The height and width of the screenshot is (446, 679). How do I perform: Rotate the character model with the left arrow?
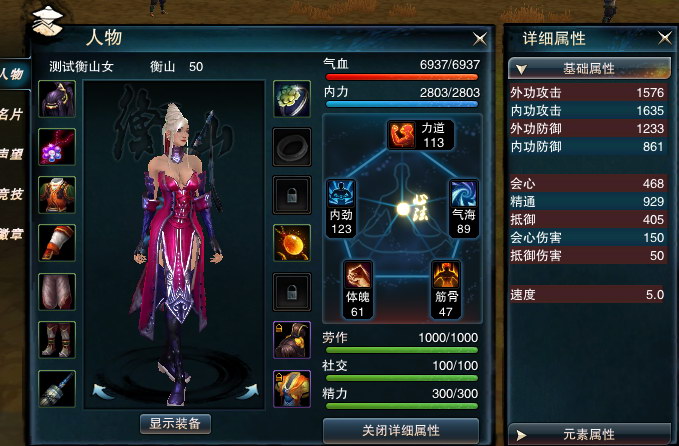(x=100, y=389)
